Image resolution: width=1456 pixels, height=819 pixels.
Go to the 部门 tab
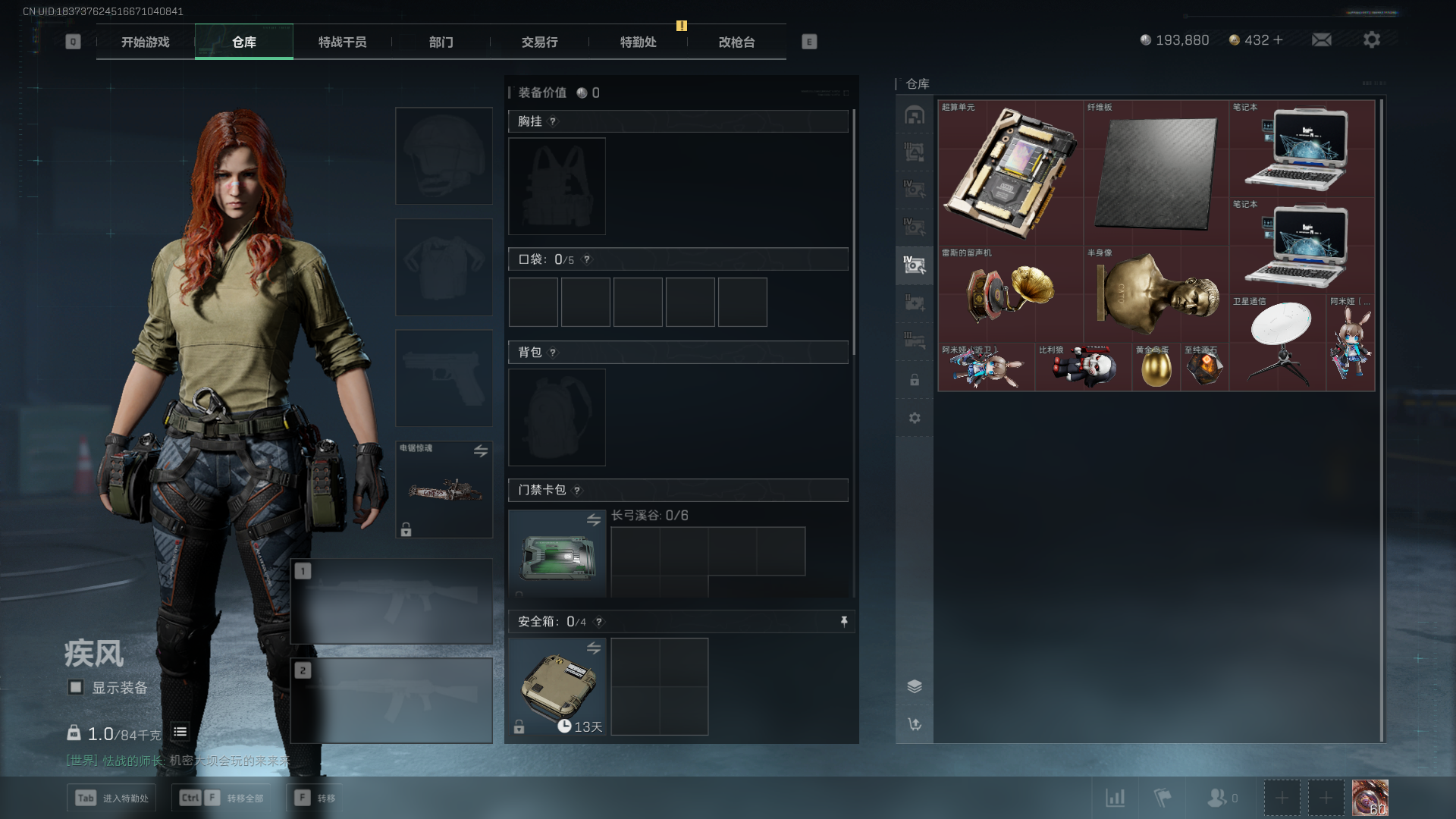(x=441, y=42)
